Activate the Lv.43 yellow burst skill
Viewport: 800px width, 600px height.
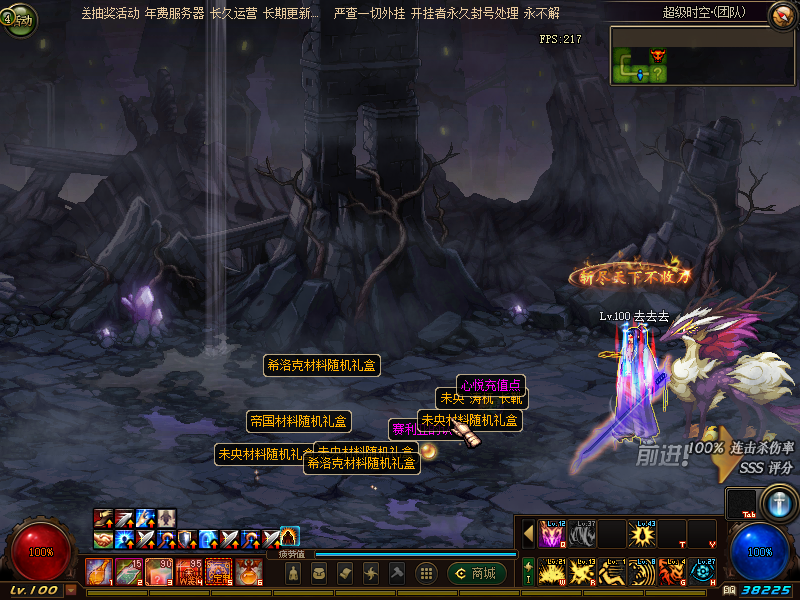(642, 534)
